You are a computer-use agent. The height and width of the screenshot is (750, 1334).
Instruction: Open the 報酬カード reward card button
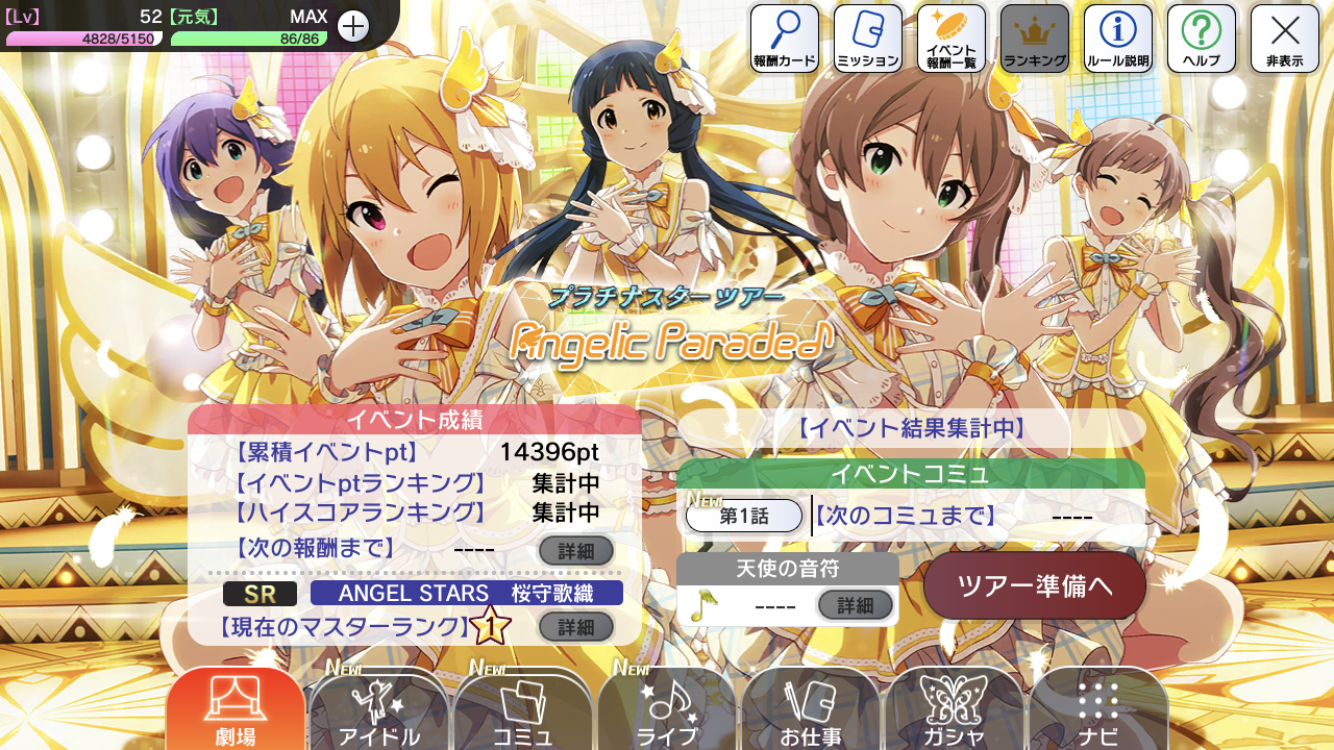pyautogui.click(x=784, y=38)
